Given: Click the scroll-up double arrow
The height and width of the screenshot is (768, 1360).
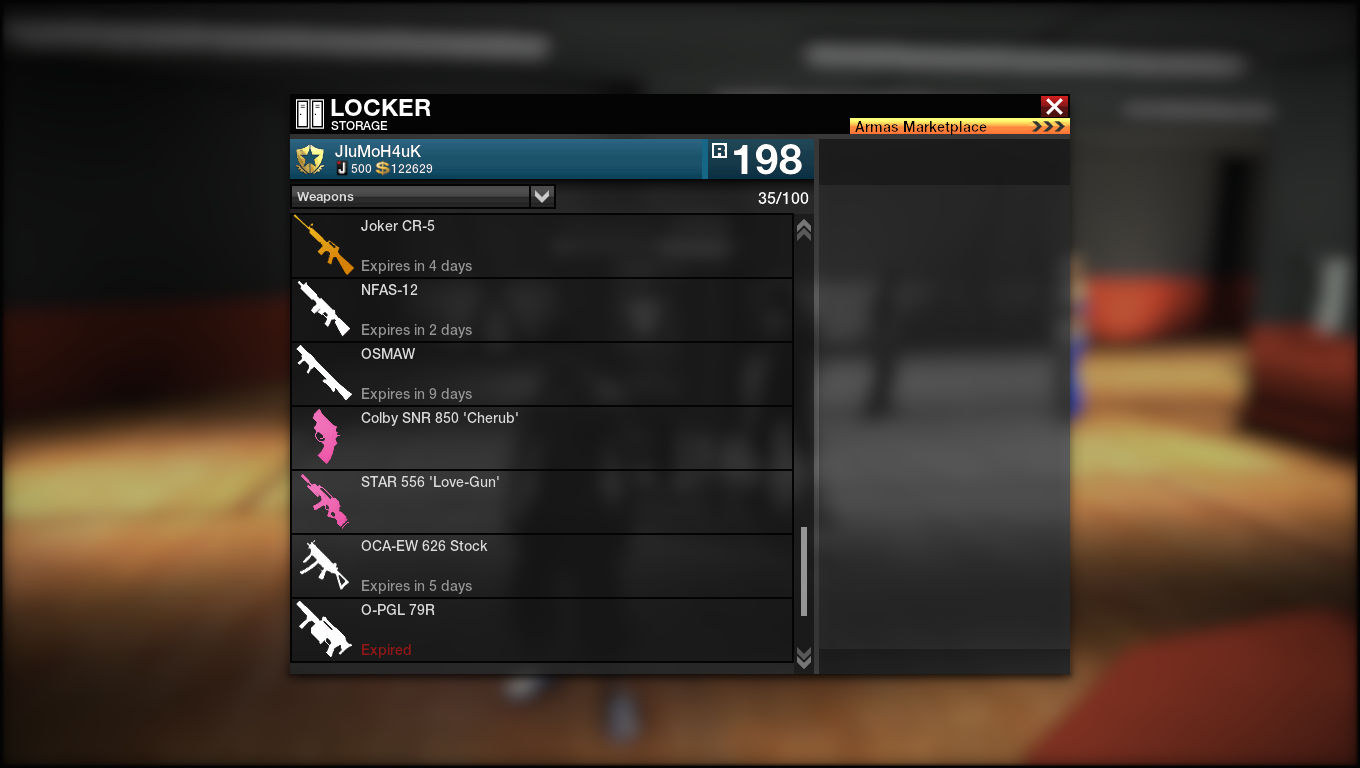Looking at the screenshot, I should pyautogui.click(x=803, y=230).
